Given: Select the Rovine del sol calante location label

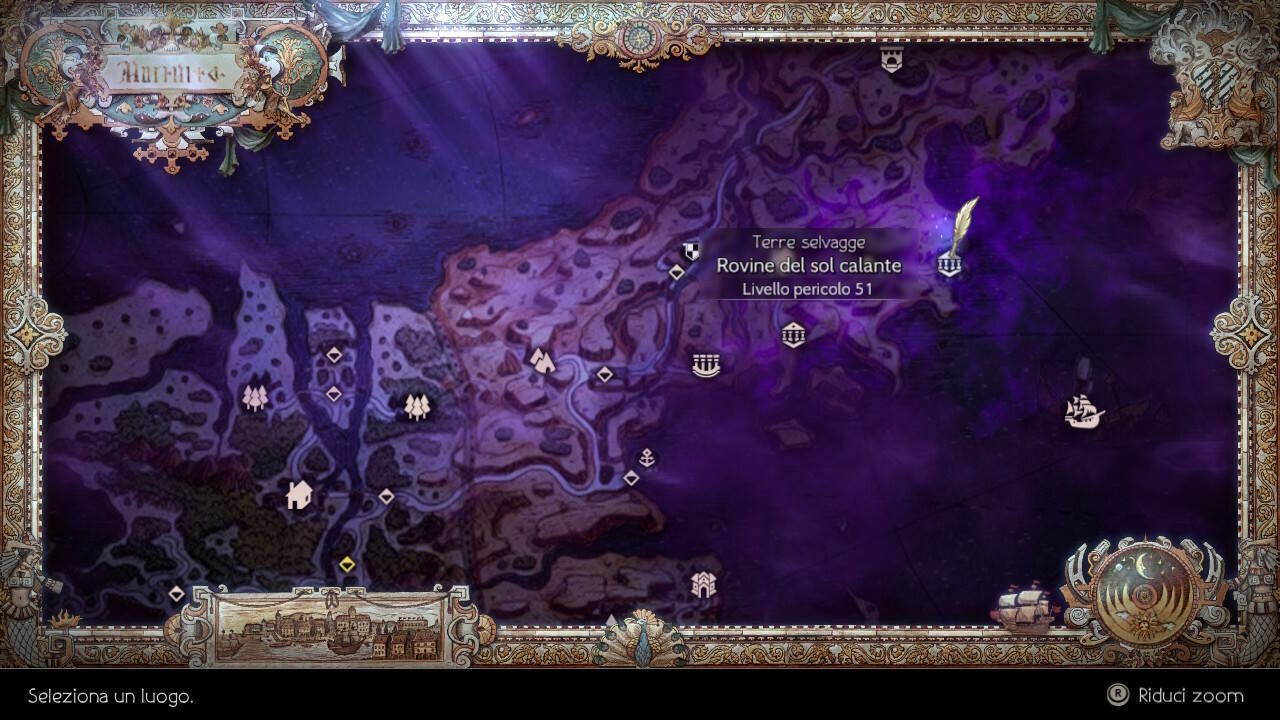Looking at the screenshot, I should click(x=809, y=266).
